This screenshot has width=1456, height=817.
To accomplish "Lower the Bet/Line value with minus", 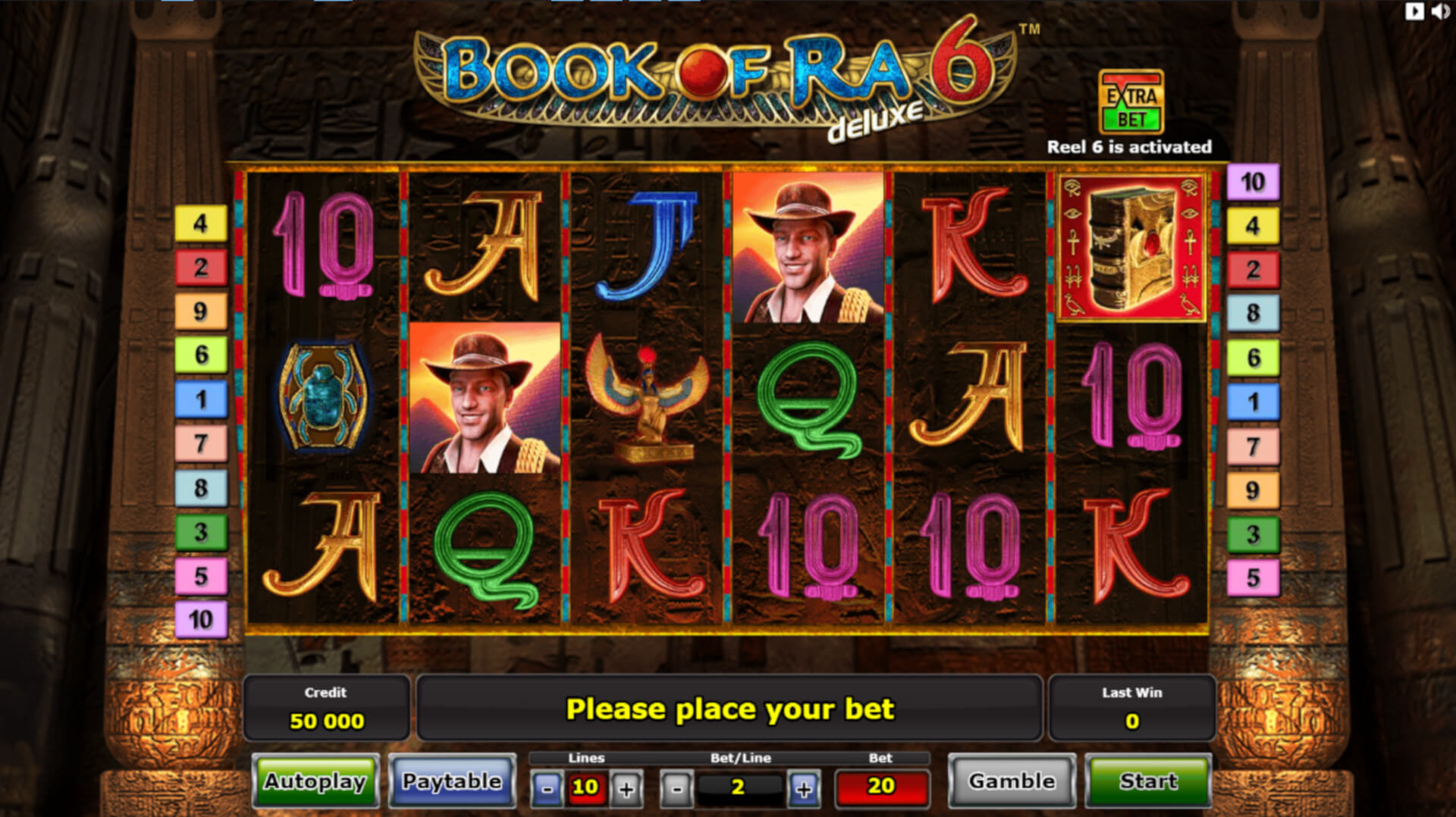I will click(676, 788).
